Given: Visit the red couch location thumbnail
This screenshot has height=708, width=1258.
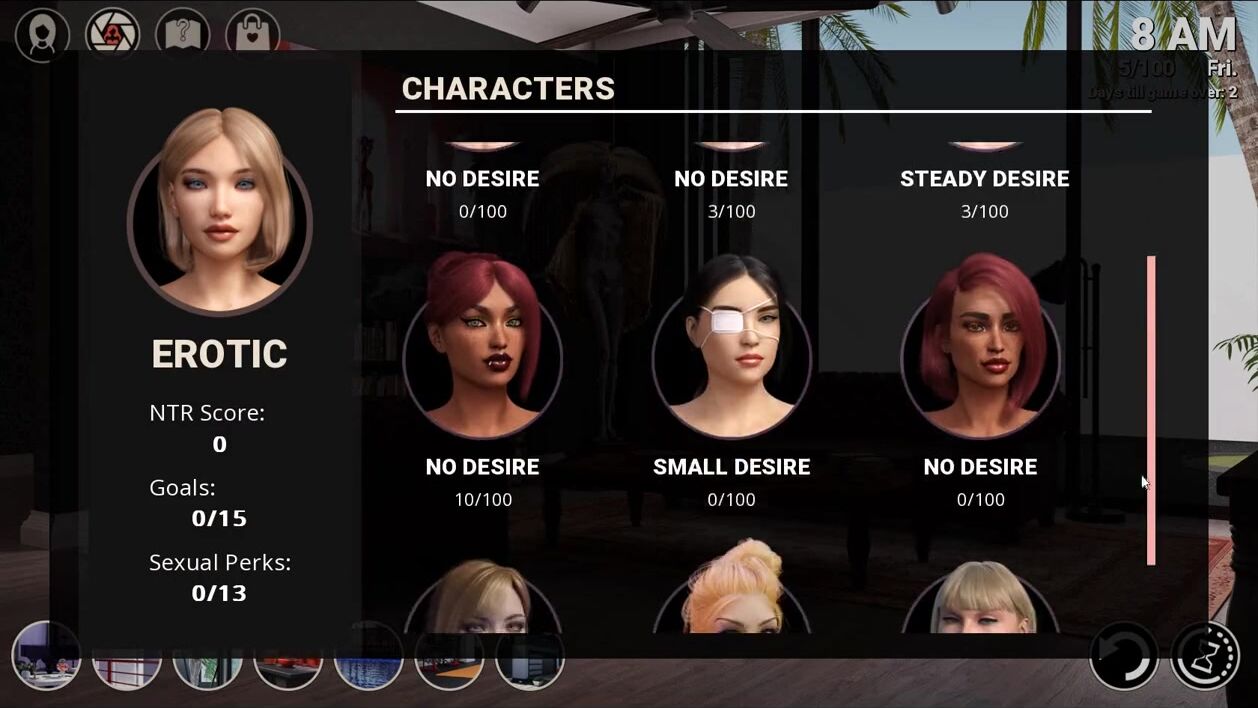Looking at the screenshot, I should tap(288, 668).
